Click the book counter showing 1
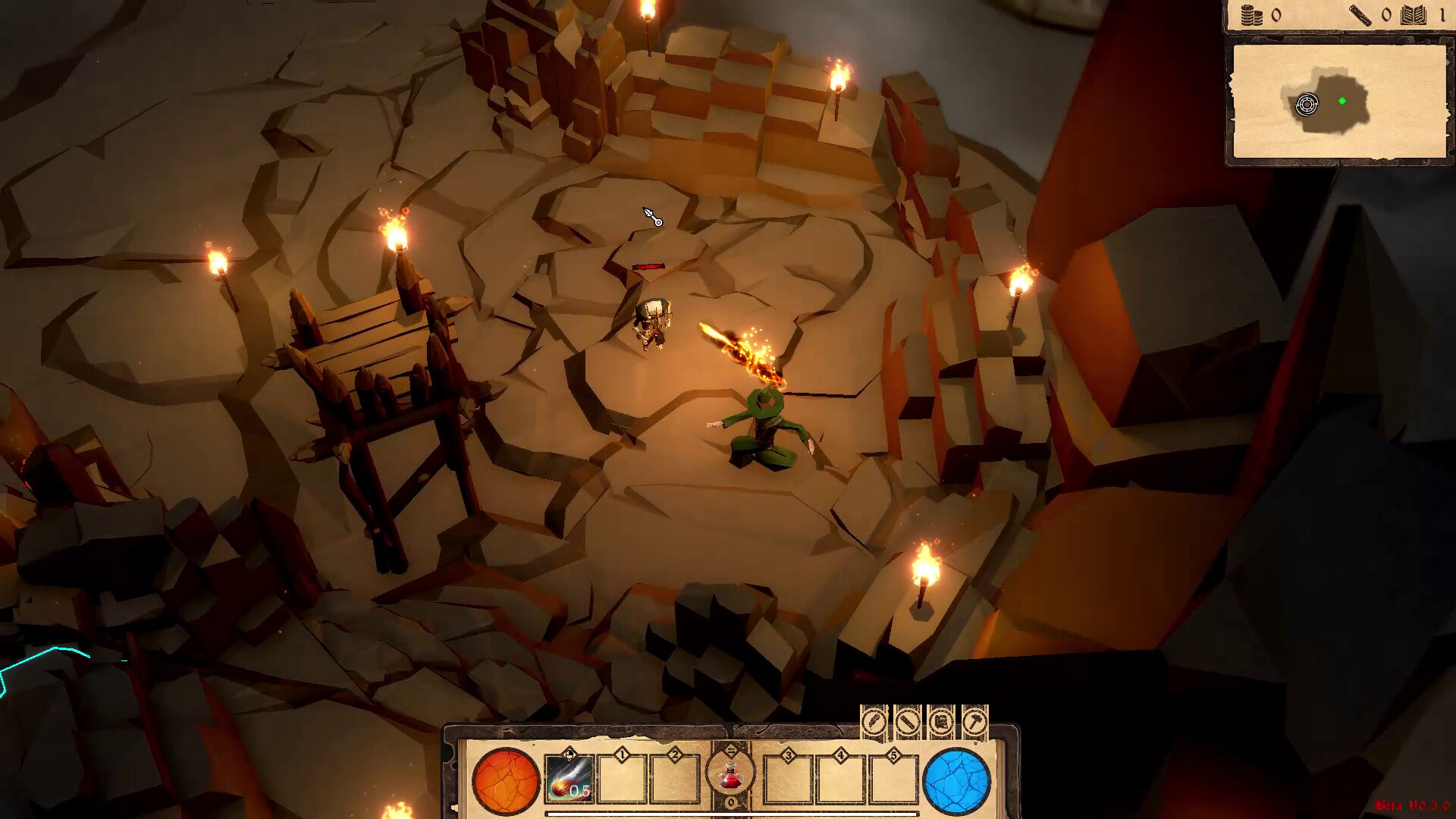1456x819 pixels. tap(1414, 14)
